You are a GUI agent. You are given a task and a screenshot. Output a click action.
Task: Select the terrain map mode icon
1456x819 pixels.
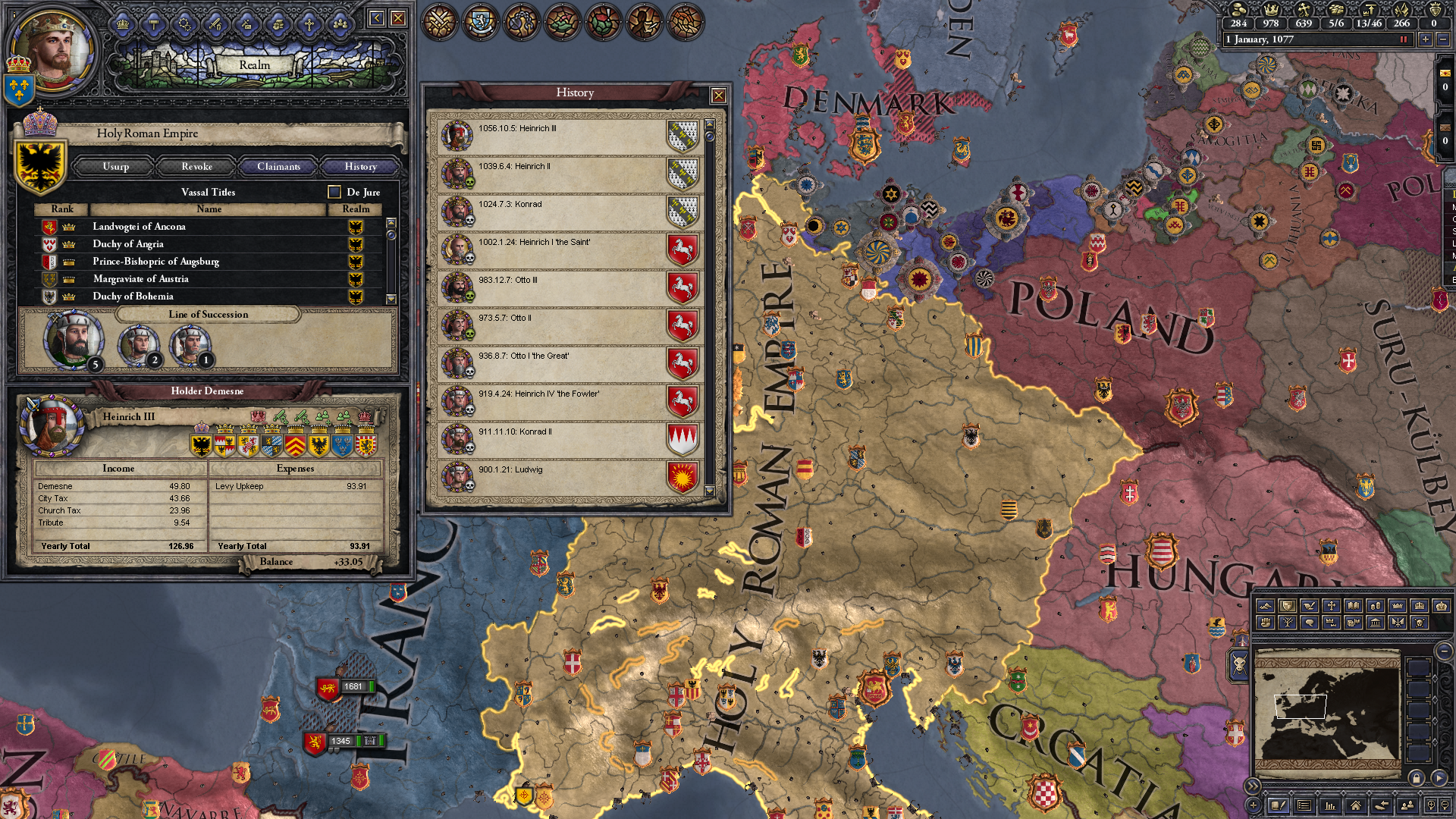[1266, 605]
